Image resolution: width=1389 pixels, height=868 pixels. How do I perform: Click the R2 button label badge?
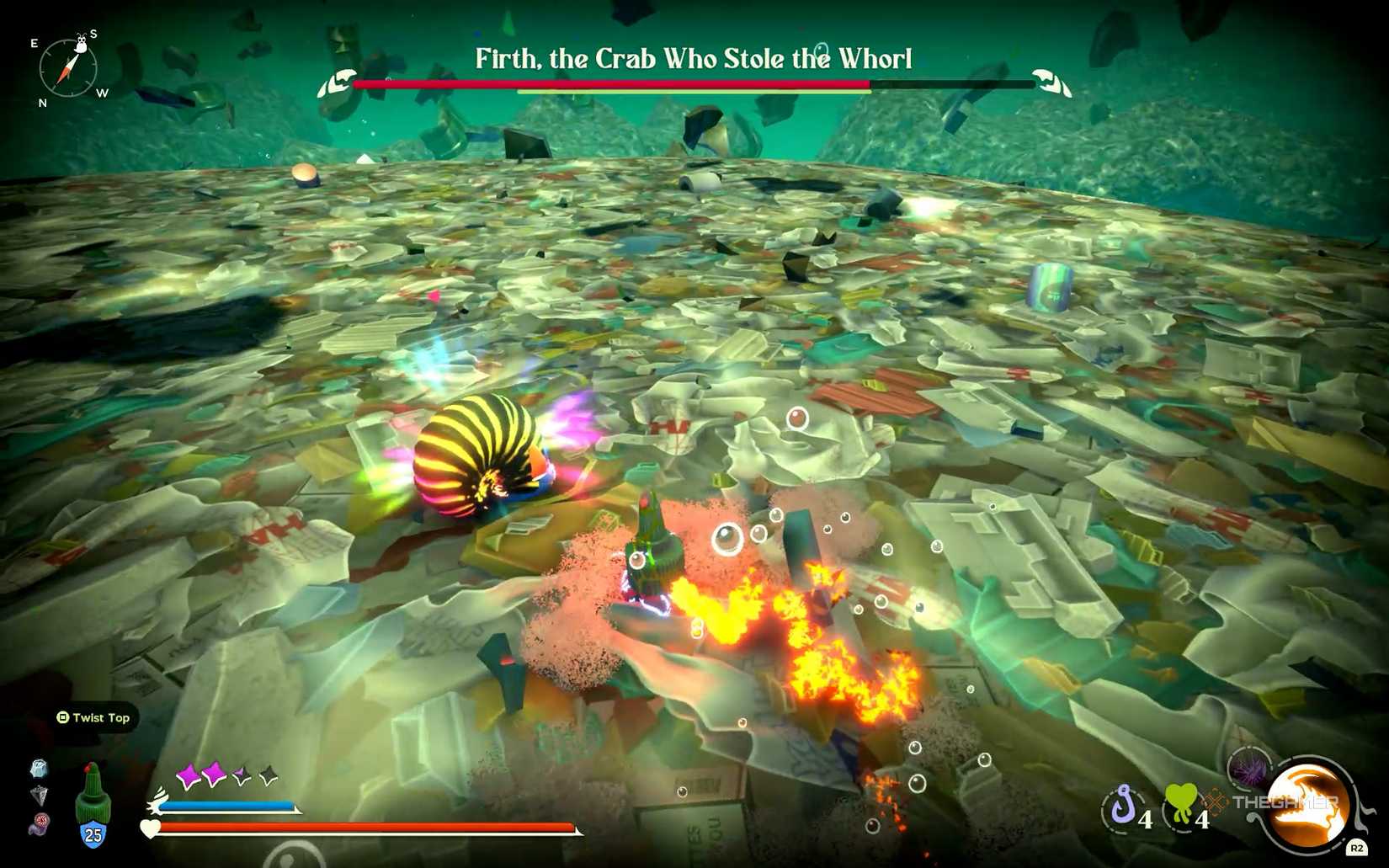click(1358, 848)
